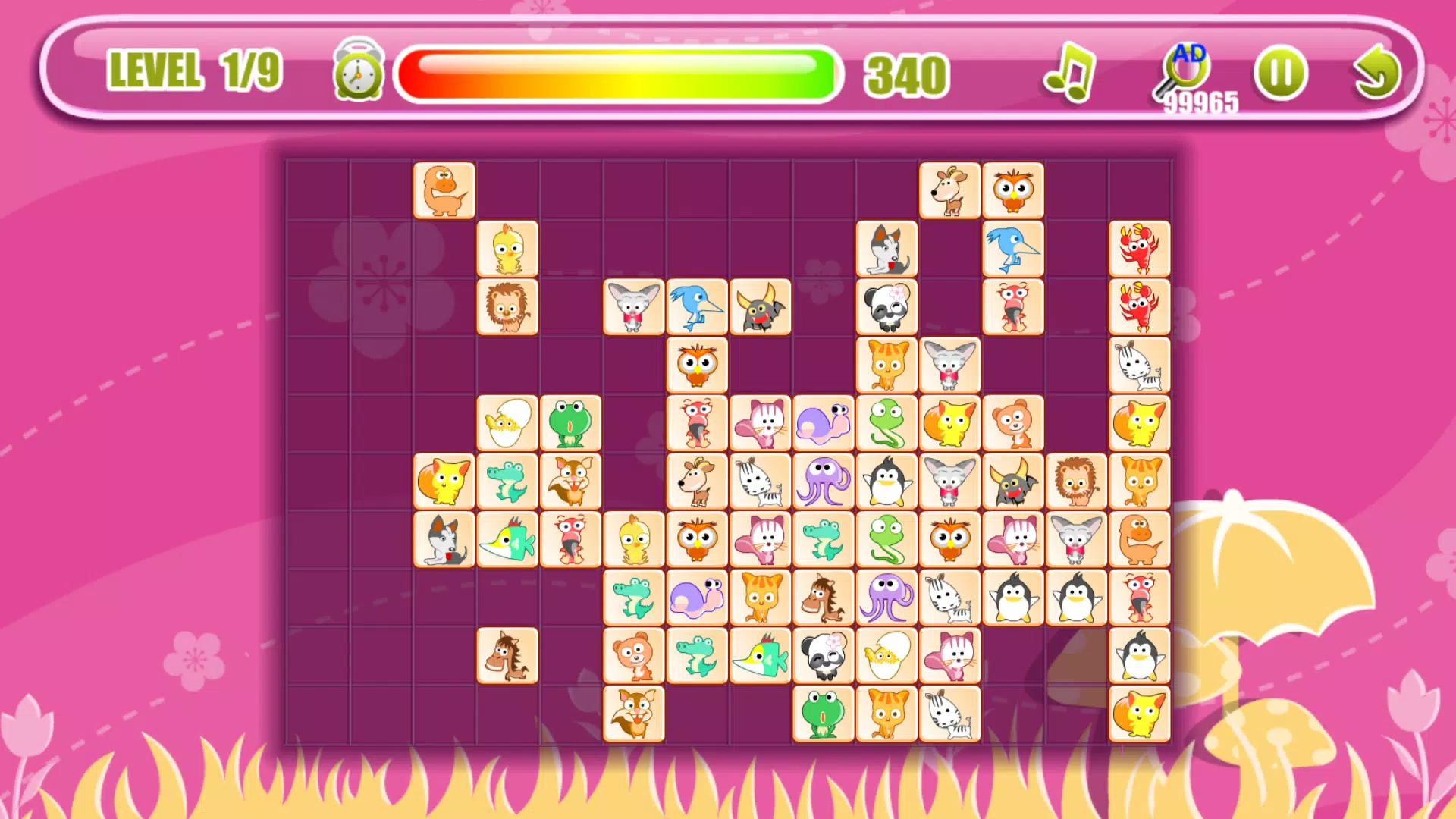
Task: Select the green frog tile near the center
Action: click(x=573, y=423)
